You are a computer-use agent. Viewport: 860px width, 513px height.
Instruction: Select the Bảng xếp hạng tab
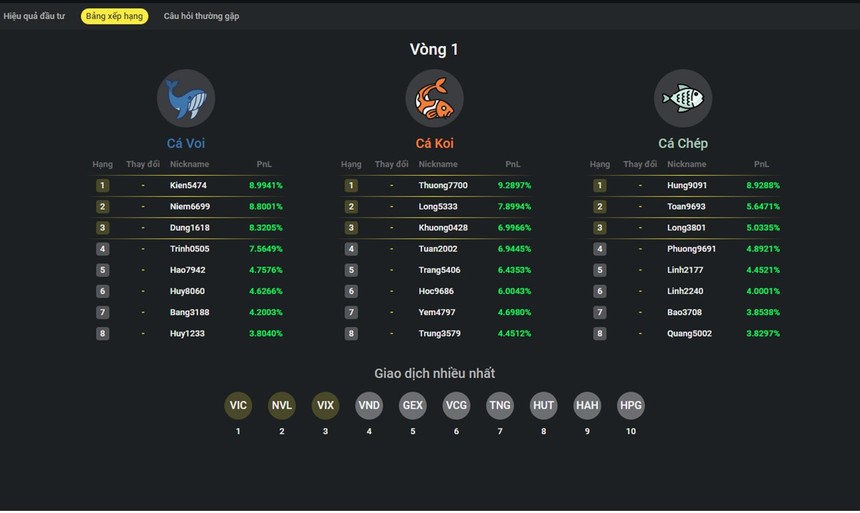[x=114, y=16]
